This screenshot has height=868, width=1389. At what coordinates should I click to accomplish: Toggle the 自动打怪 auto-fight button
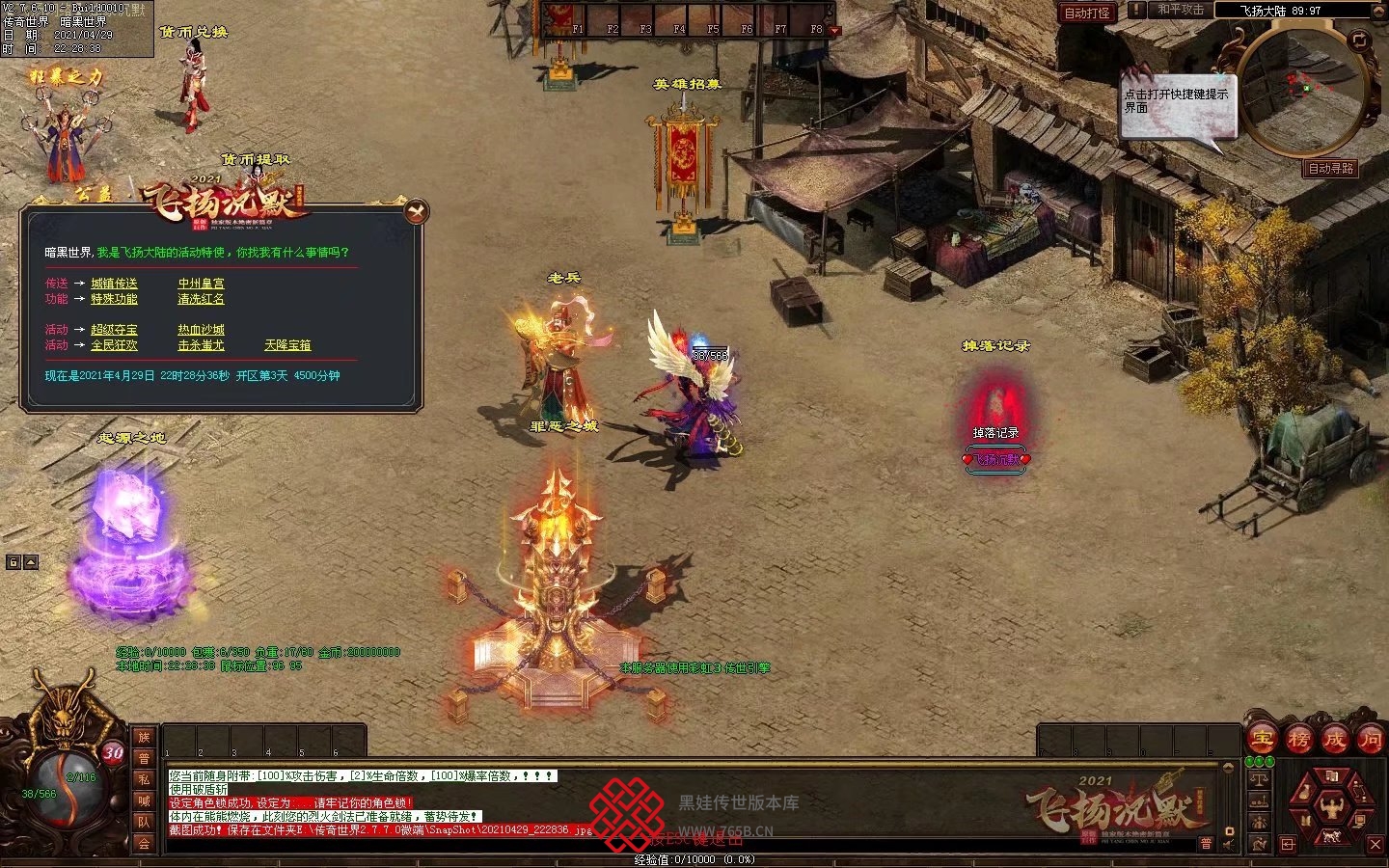[1086, 13]
